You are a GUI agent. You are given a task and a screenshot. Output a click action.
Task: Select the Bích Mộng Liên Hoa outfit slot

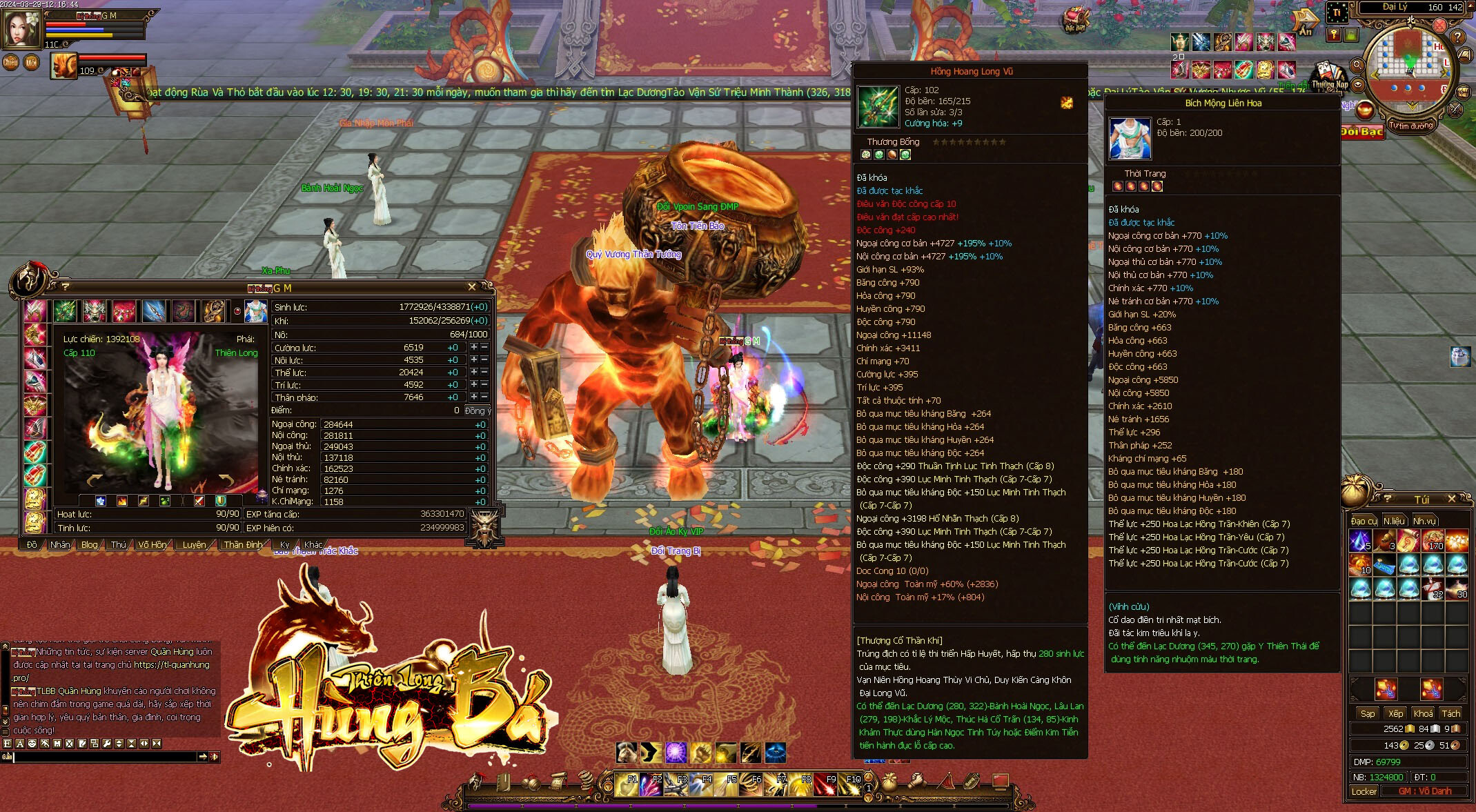click(256, 311)
